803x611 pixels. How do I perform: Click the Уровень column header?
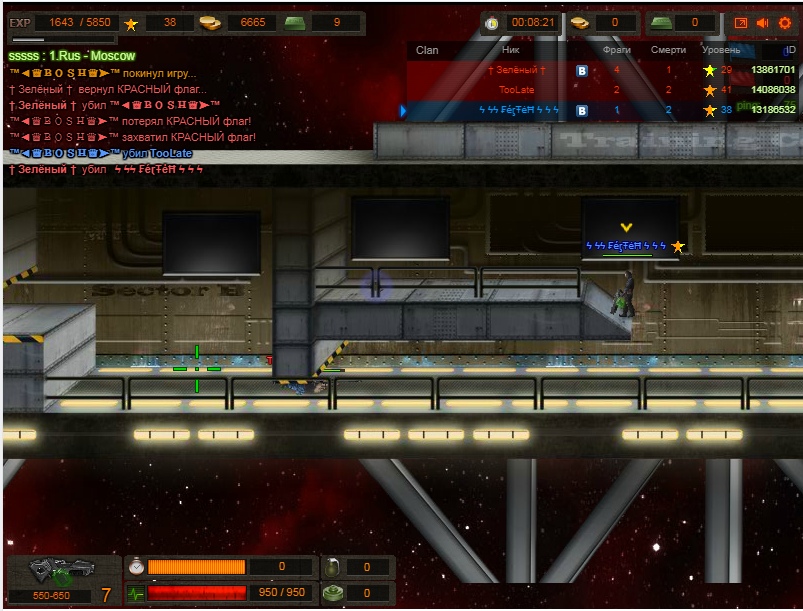point(721,50)
